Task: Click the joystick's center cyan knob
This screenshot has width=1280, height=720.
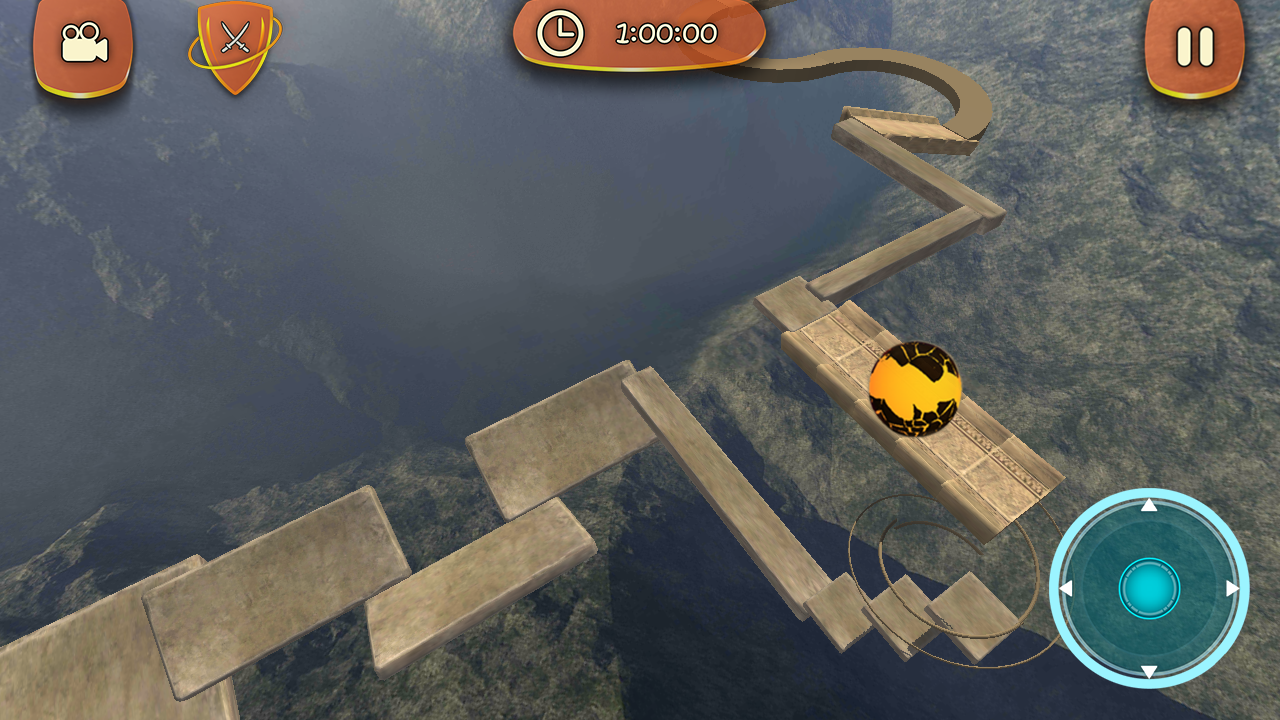Action: click(1149, 589)
